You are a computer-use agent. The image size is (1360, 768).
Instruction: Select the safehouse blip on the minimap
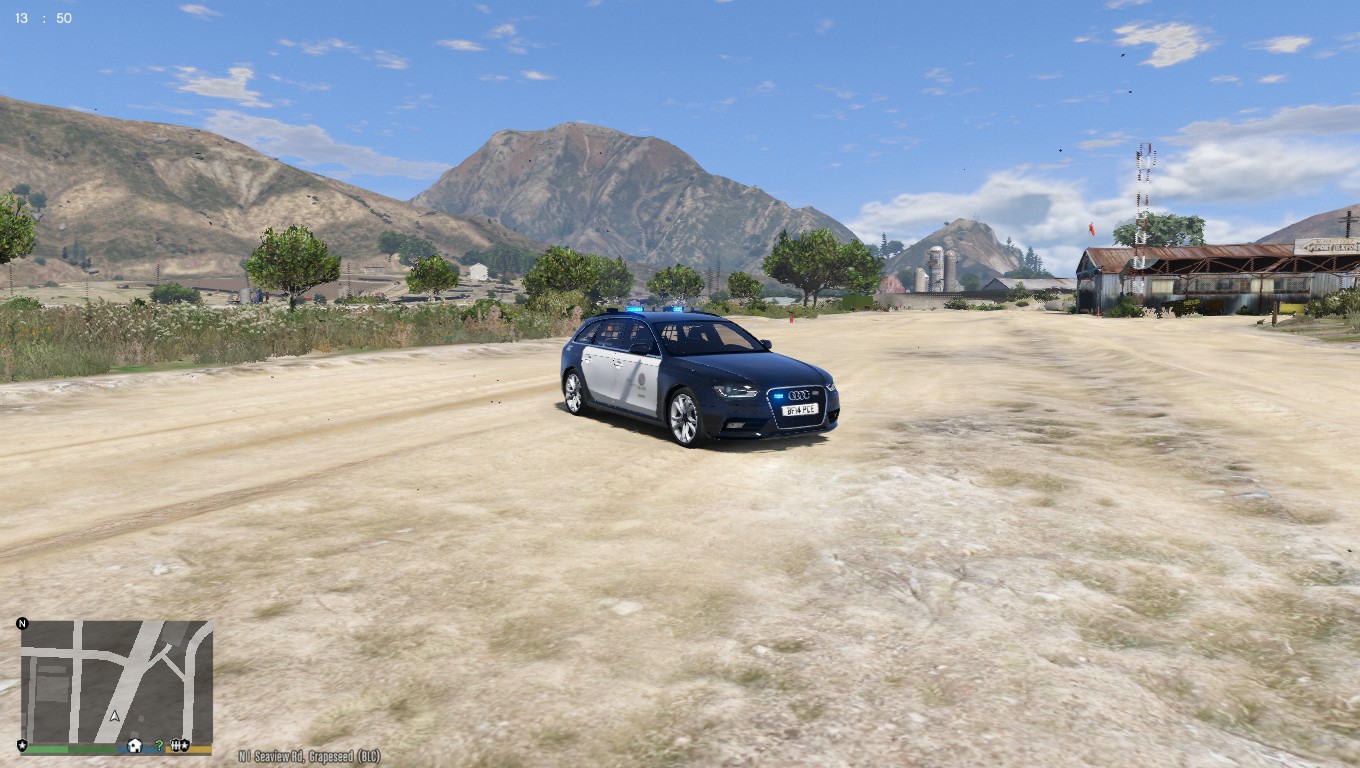135,746
